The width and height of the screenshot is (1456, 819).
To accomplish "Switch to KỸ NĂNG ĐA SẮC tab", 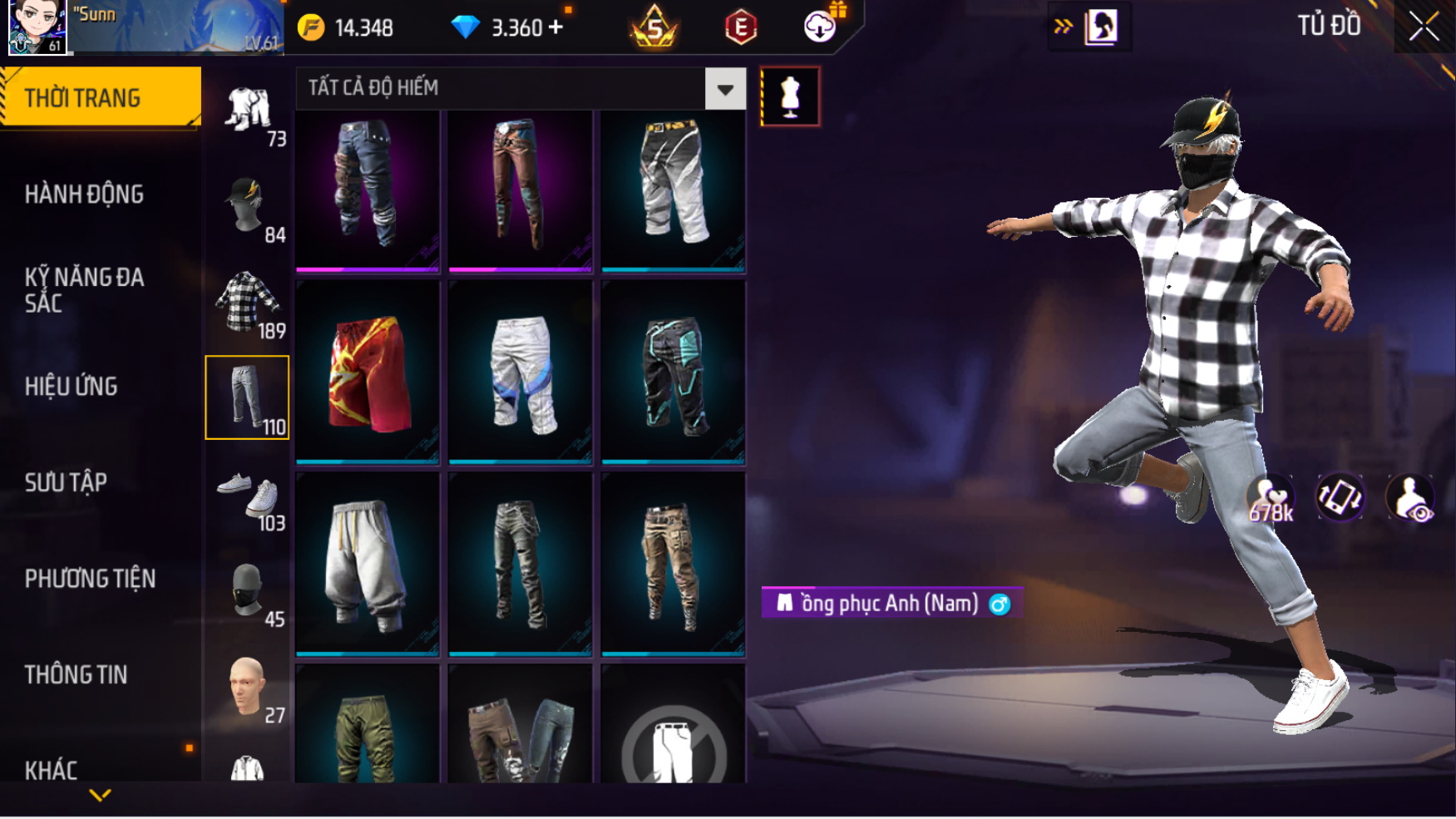I will point(84,289).
